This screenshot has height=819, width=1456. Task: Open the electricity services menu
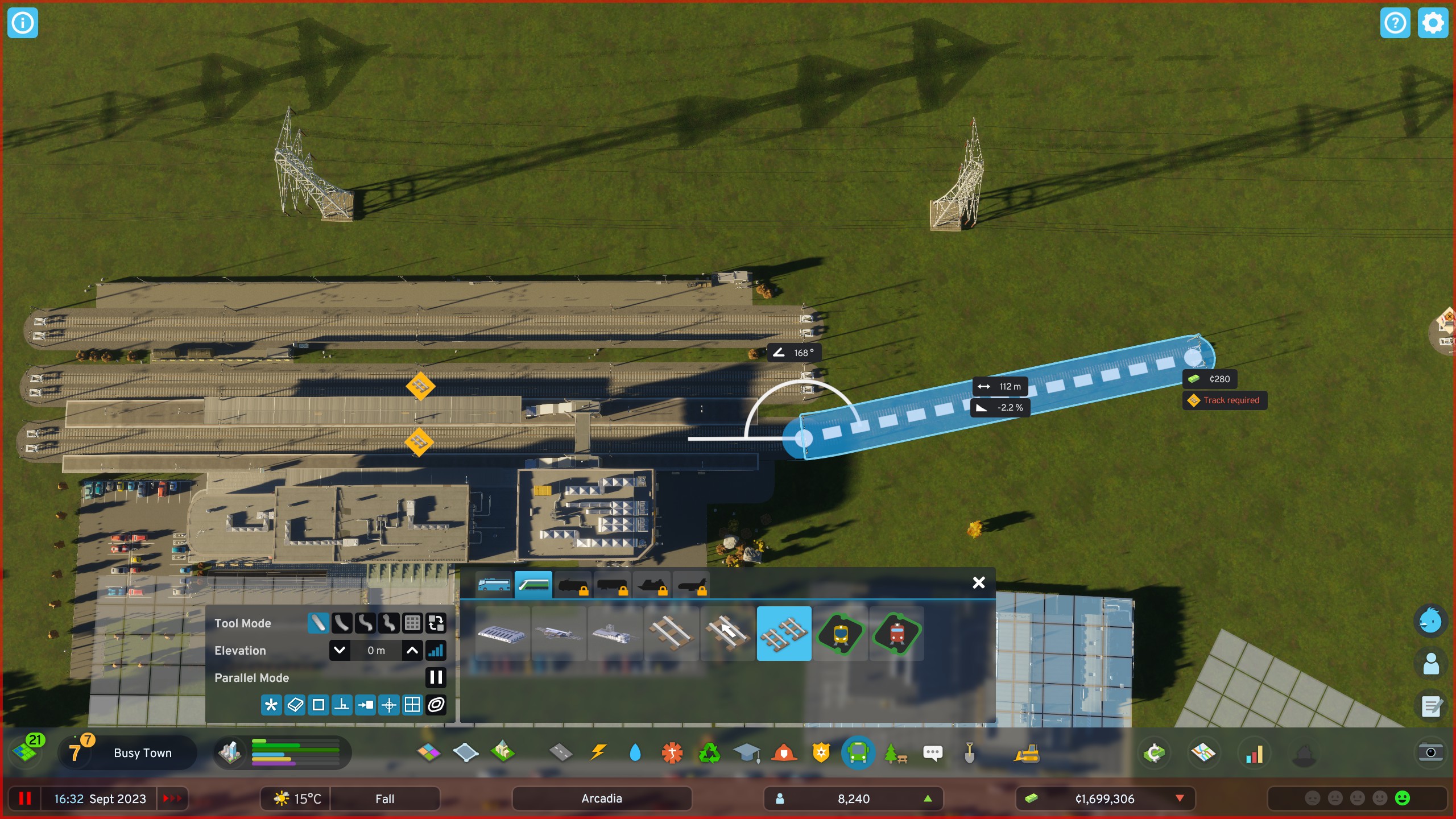pos(598,752)
